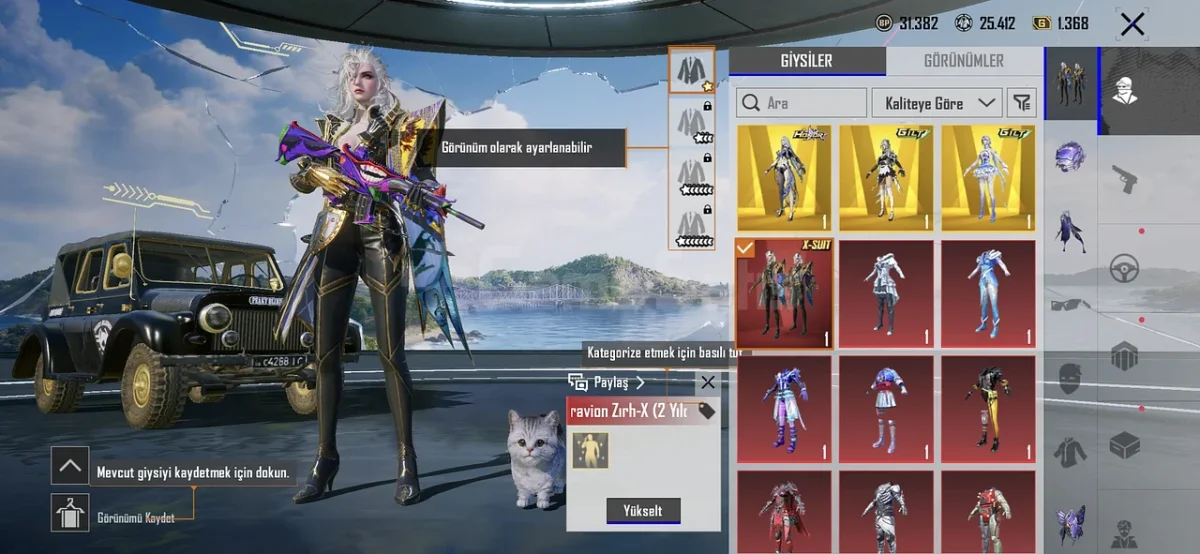Viewport: 1200px width, 554px height.
Task: Open the Kaliteye Göre sort dropdown
Action: pyautogui.click(x=937, y=103)
